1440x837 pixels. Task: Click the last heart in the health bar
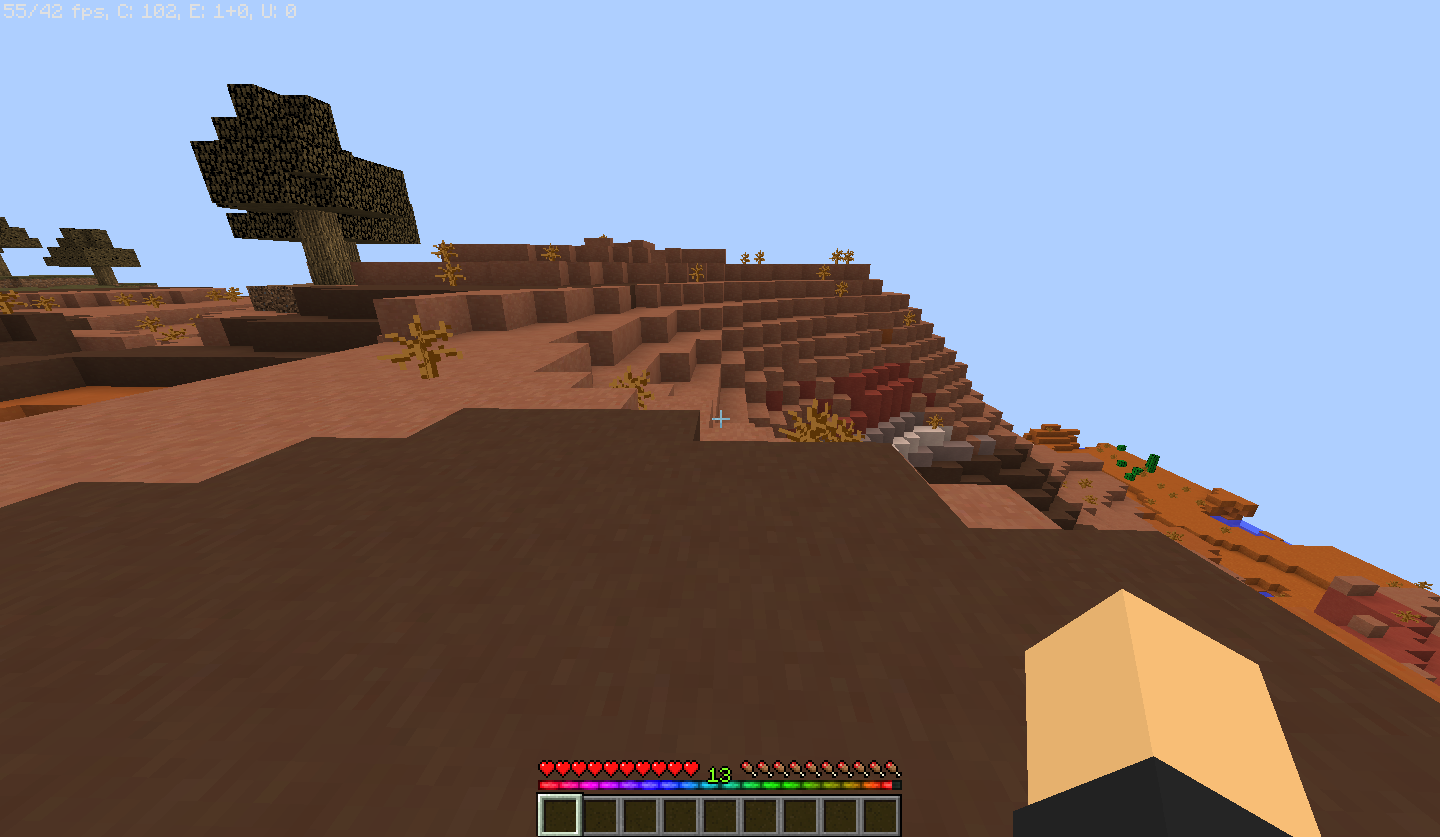689,769
